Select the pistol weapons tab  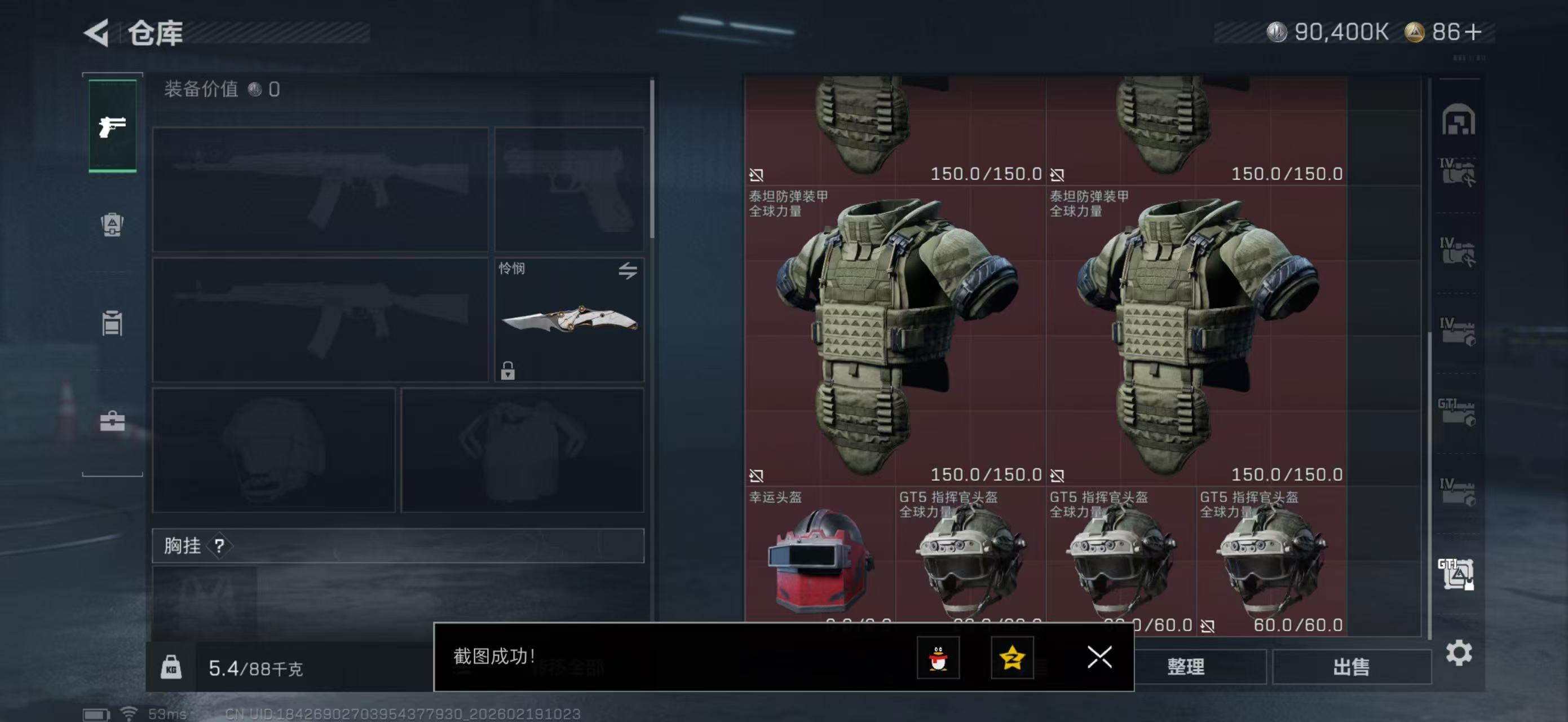click(x=113, y=126)
